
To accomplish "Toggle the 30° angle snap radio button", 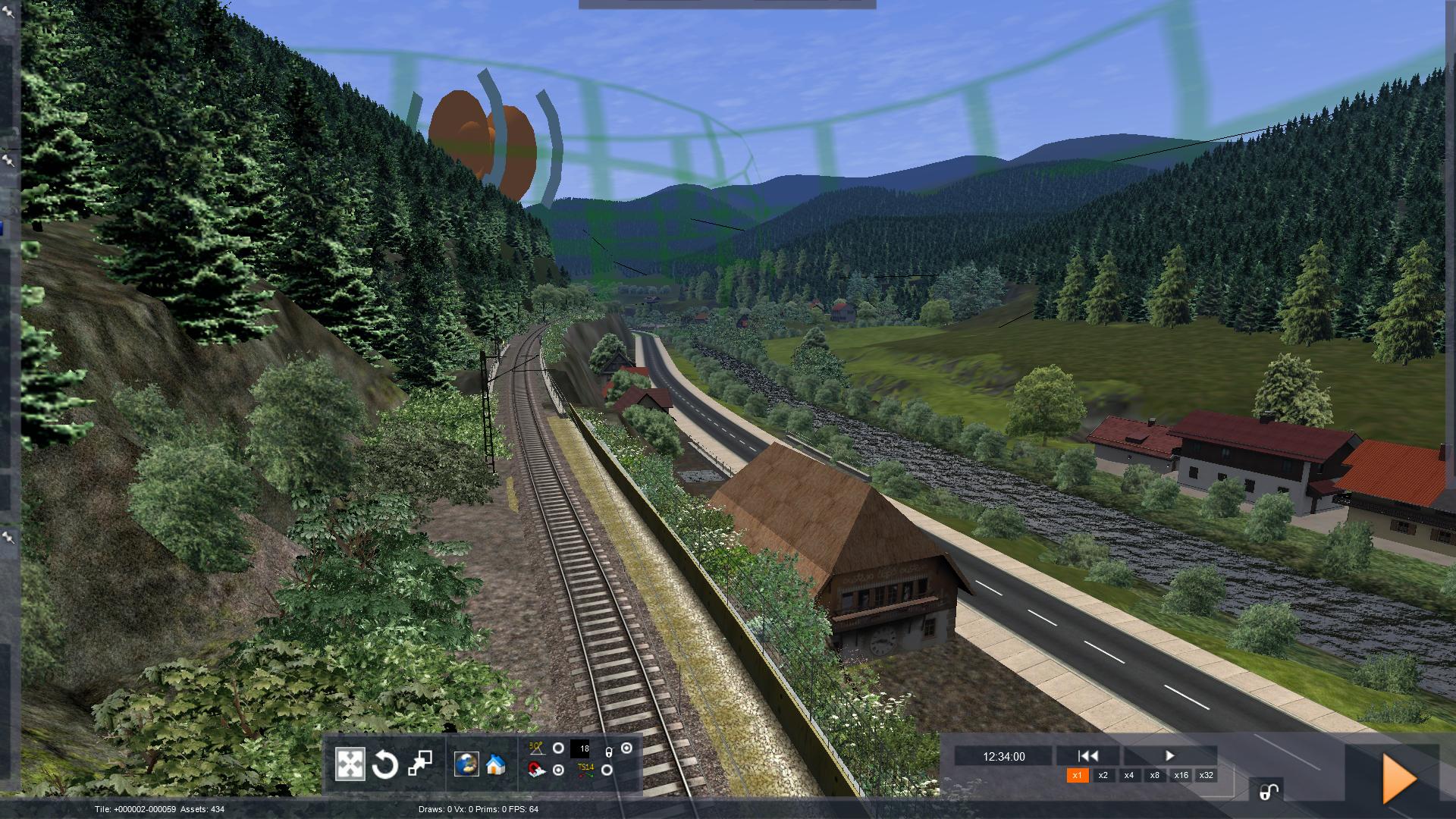I will point(558,748).
